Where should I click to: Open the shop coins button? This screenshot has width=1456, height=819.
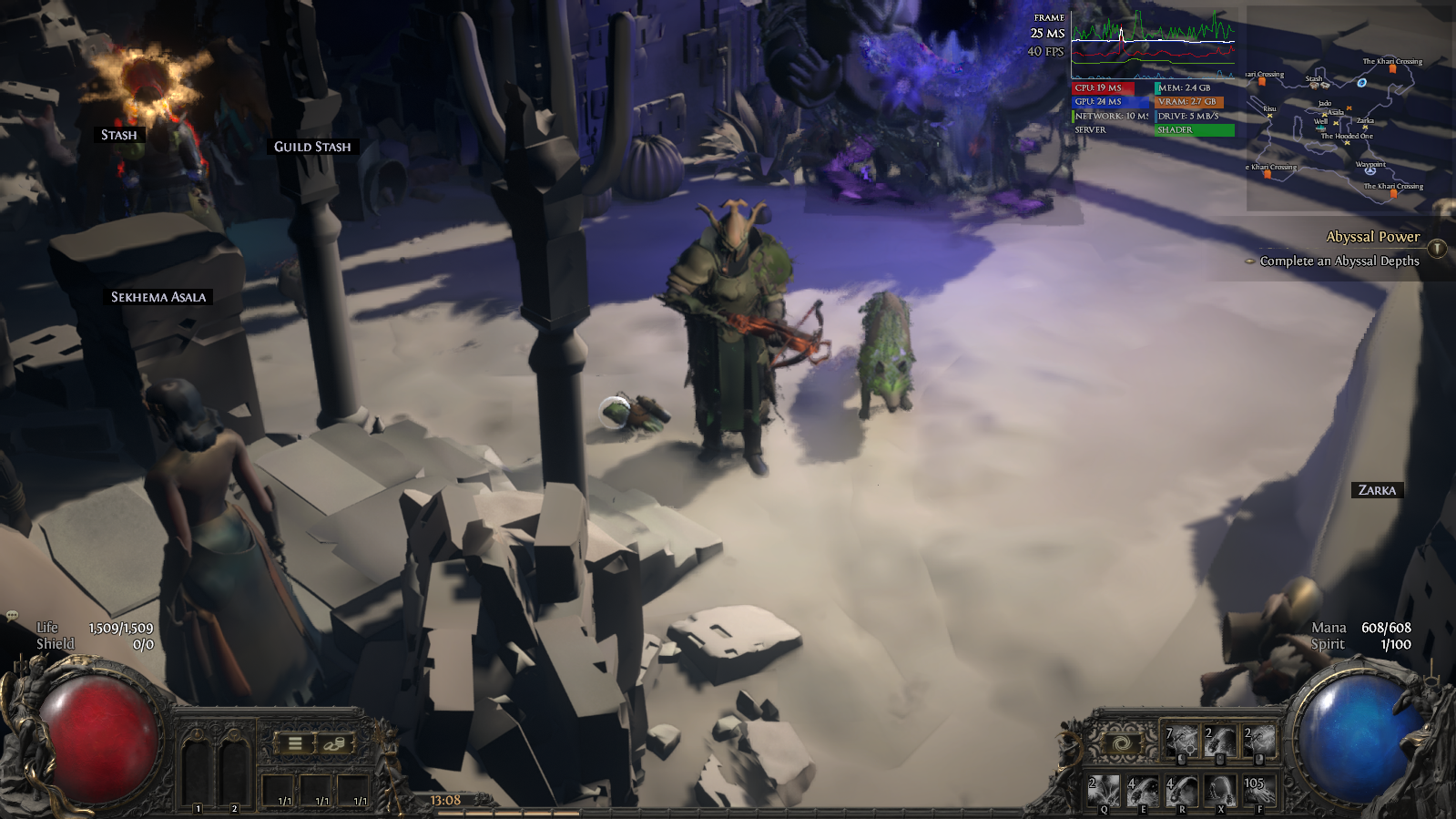tap(334, 743)
